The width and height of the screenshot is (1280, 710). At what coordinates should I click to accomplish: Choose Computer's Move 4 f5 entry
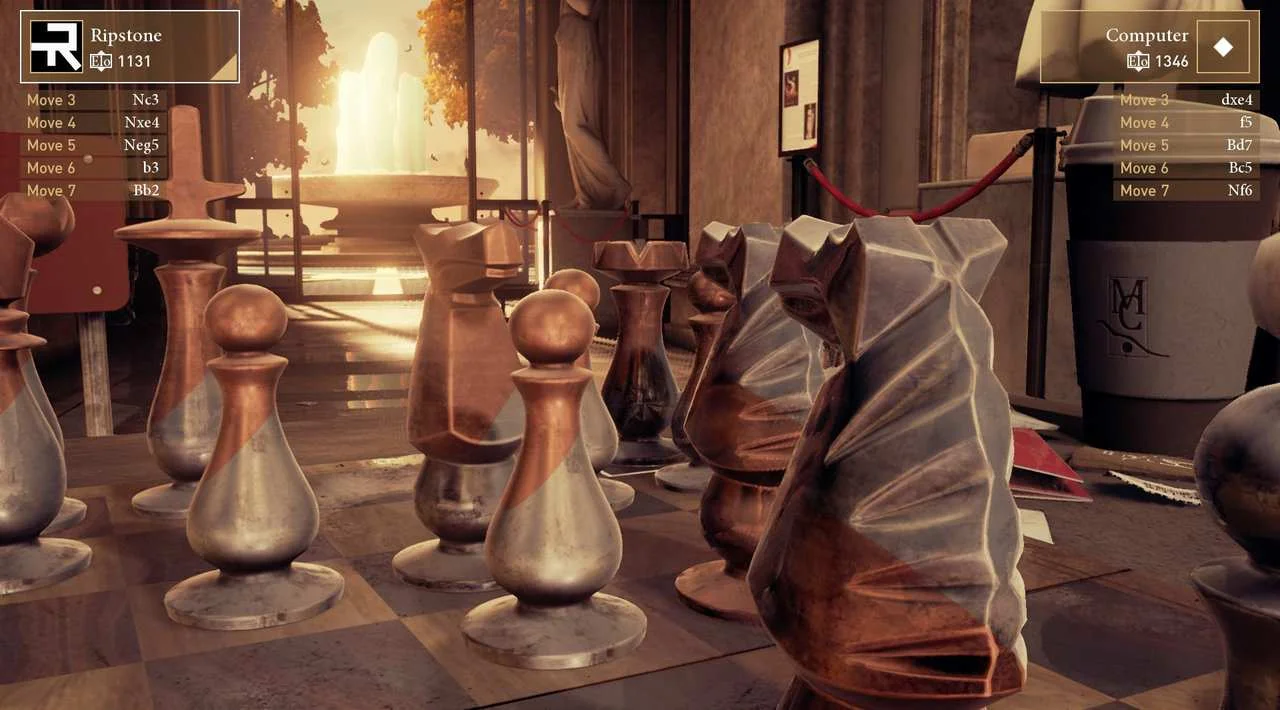pos(1186,123)
